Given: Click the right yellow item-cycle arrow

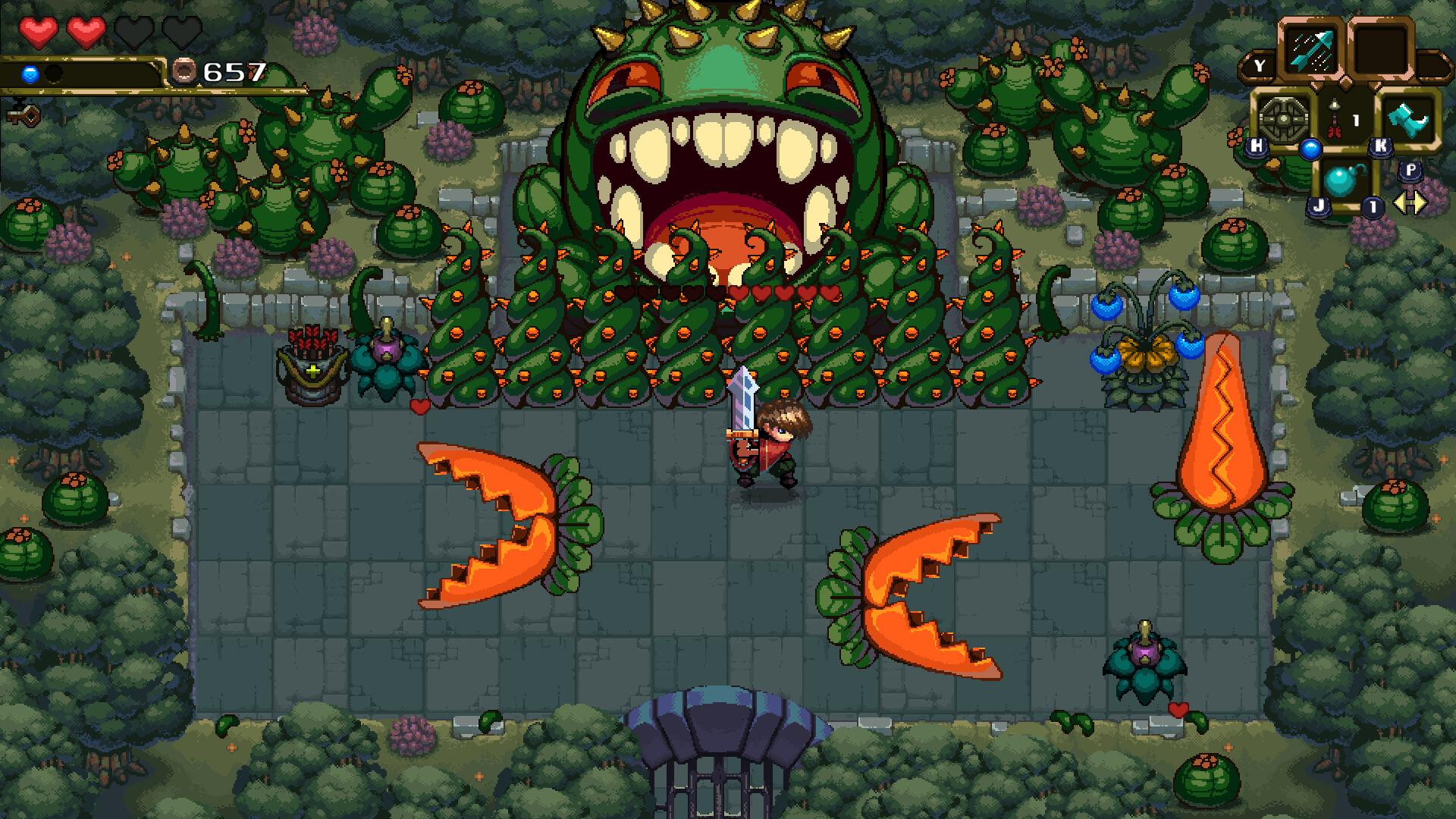Looking at the screenshot, I should [x=1420, y=201].
